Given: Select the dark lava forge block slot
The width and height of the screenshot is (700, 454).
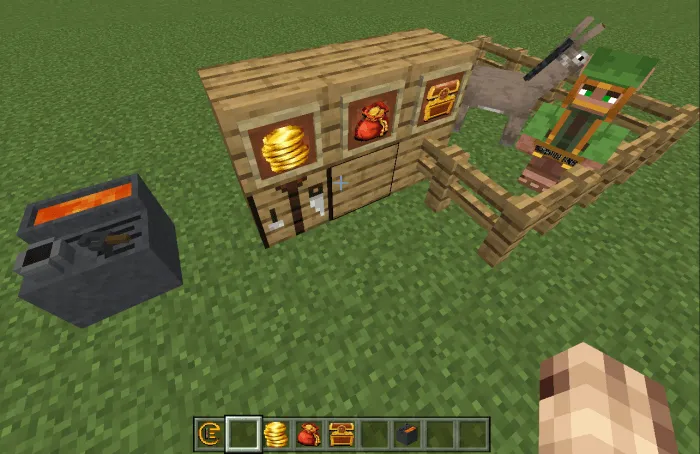Looking at the screenshot, I should coord(407,434).
